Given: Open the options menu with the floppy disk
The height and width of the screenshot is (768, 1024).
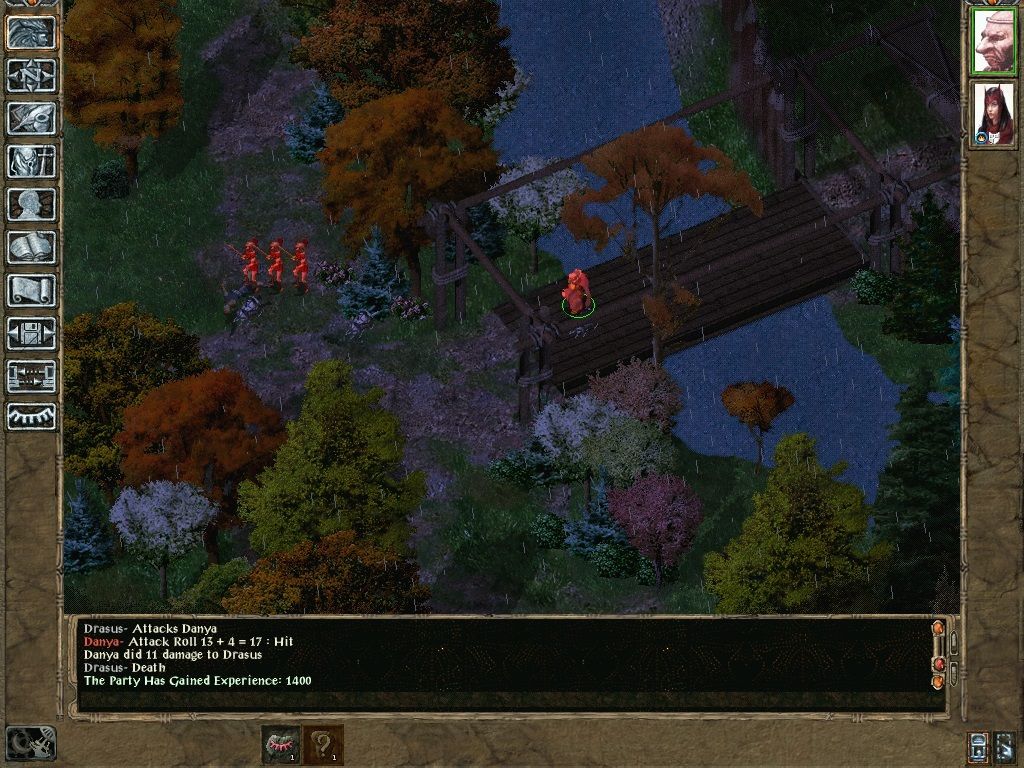Looking at the screenshot, I should point(32,333).
